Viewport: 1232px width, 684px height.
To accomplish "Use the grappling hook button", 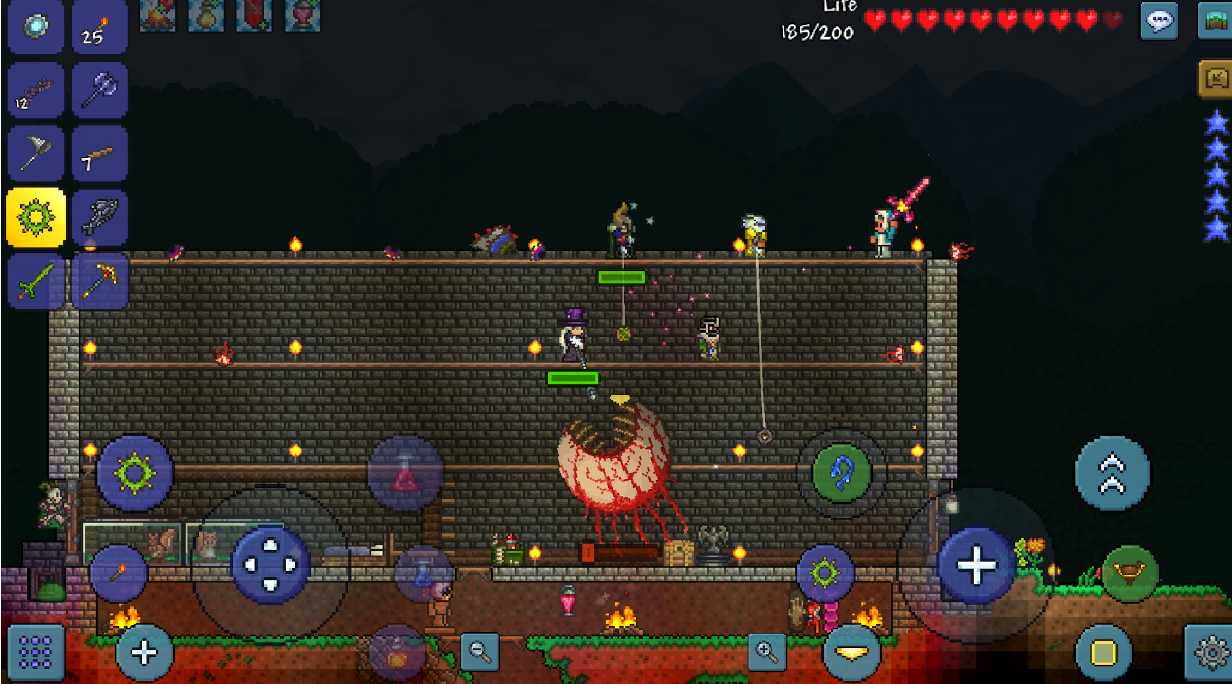I will coord(841,473).
